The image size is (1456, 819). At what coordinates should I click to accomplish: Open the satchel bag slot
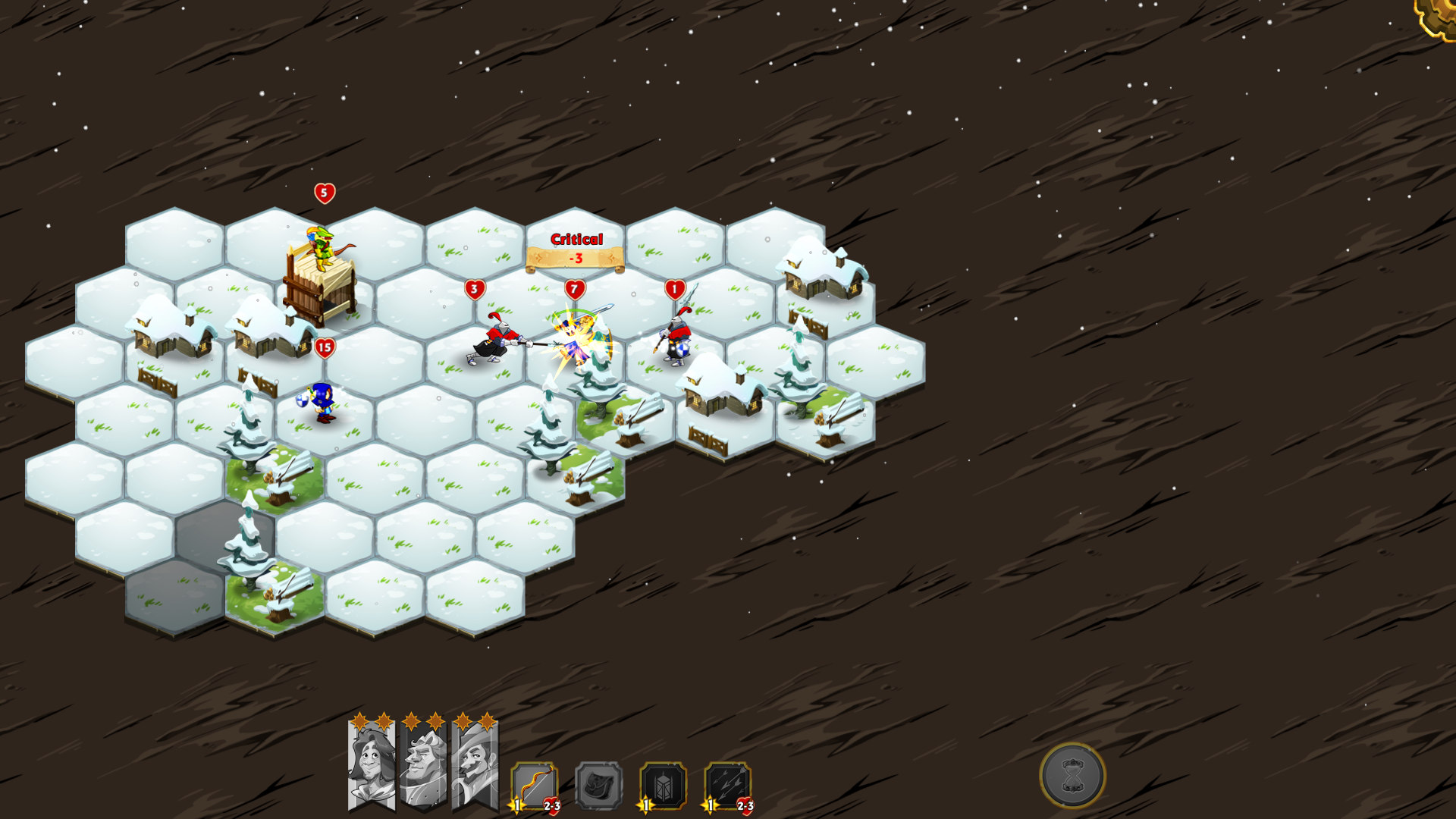pos(599,786)
